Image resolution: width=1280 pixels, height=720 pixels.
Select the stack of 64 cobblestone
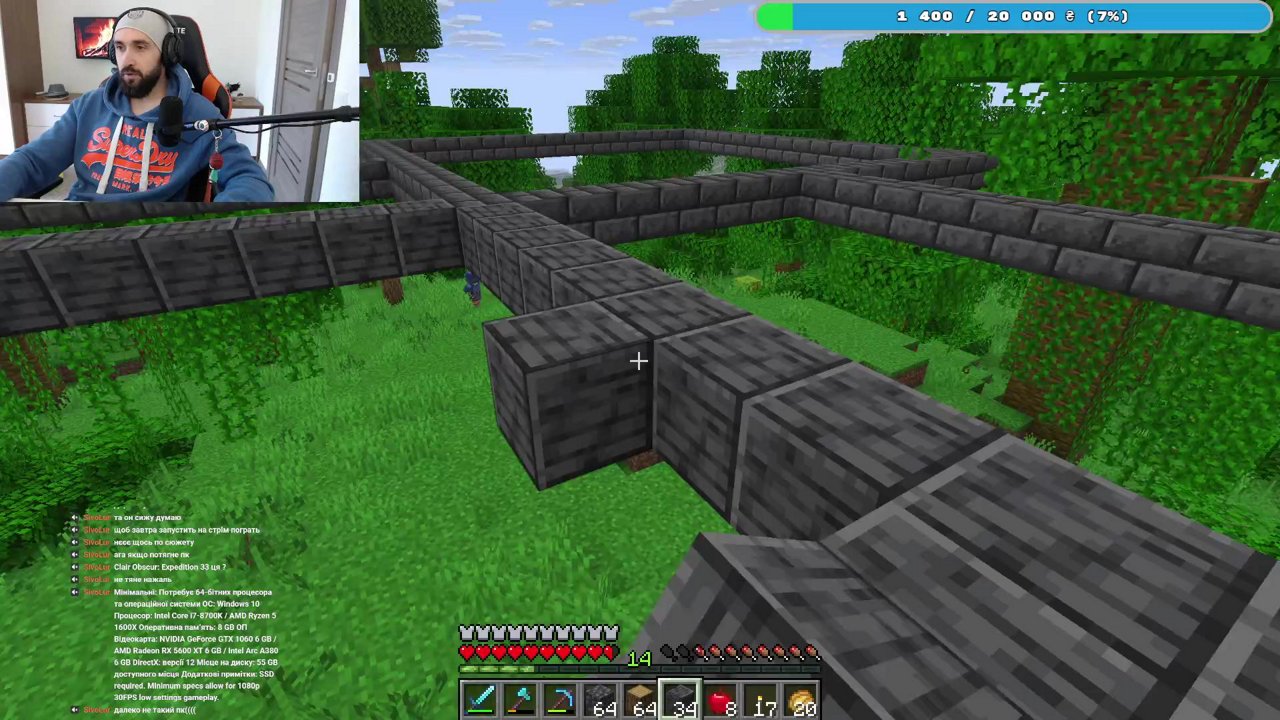pyautogui.click(x=600, y=698)
